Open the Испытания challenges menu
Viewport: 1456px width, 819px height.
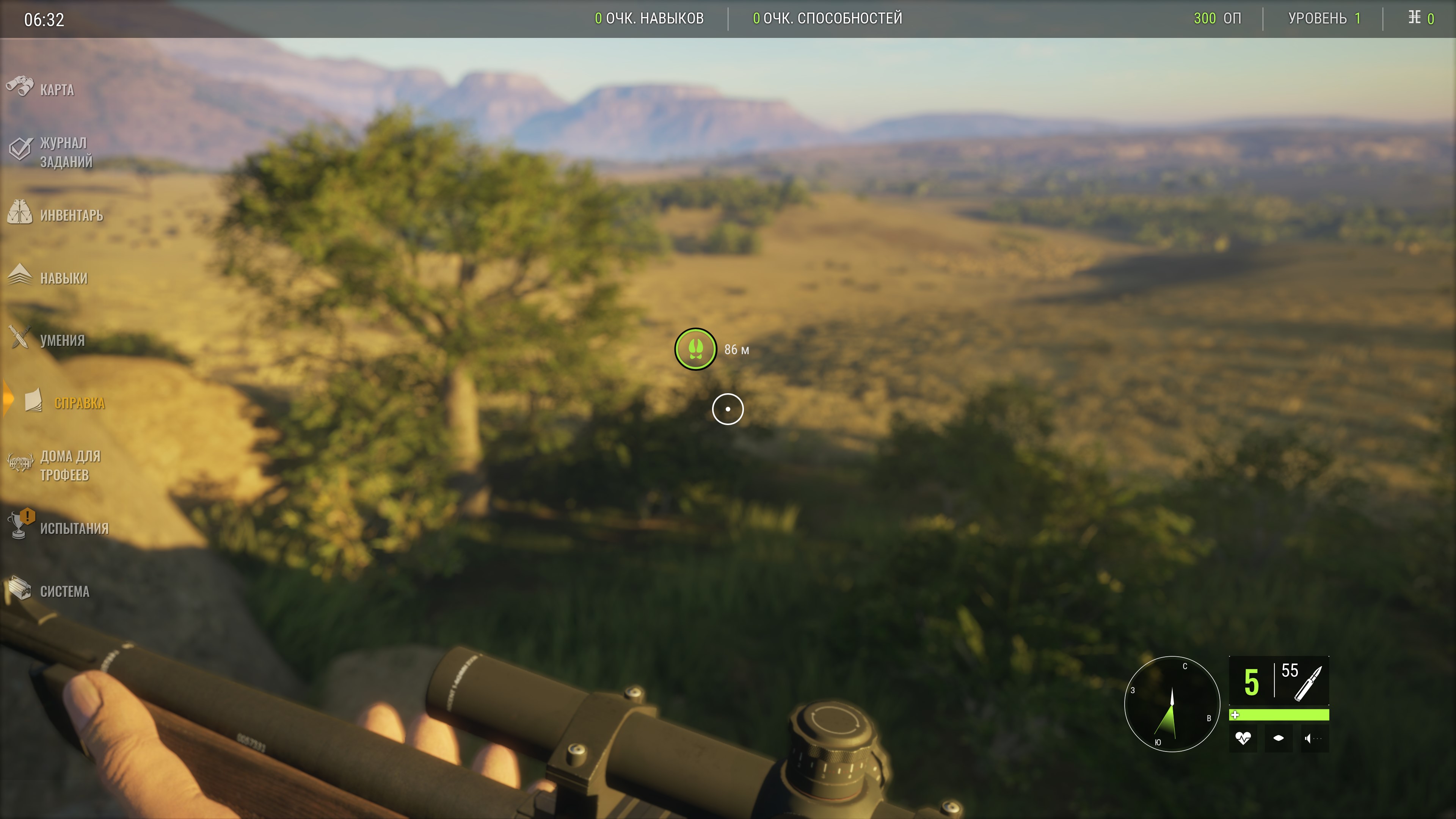[74, 529]
